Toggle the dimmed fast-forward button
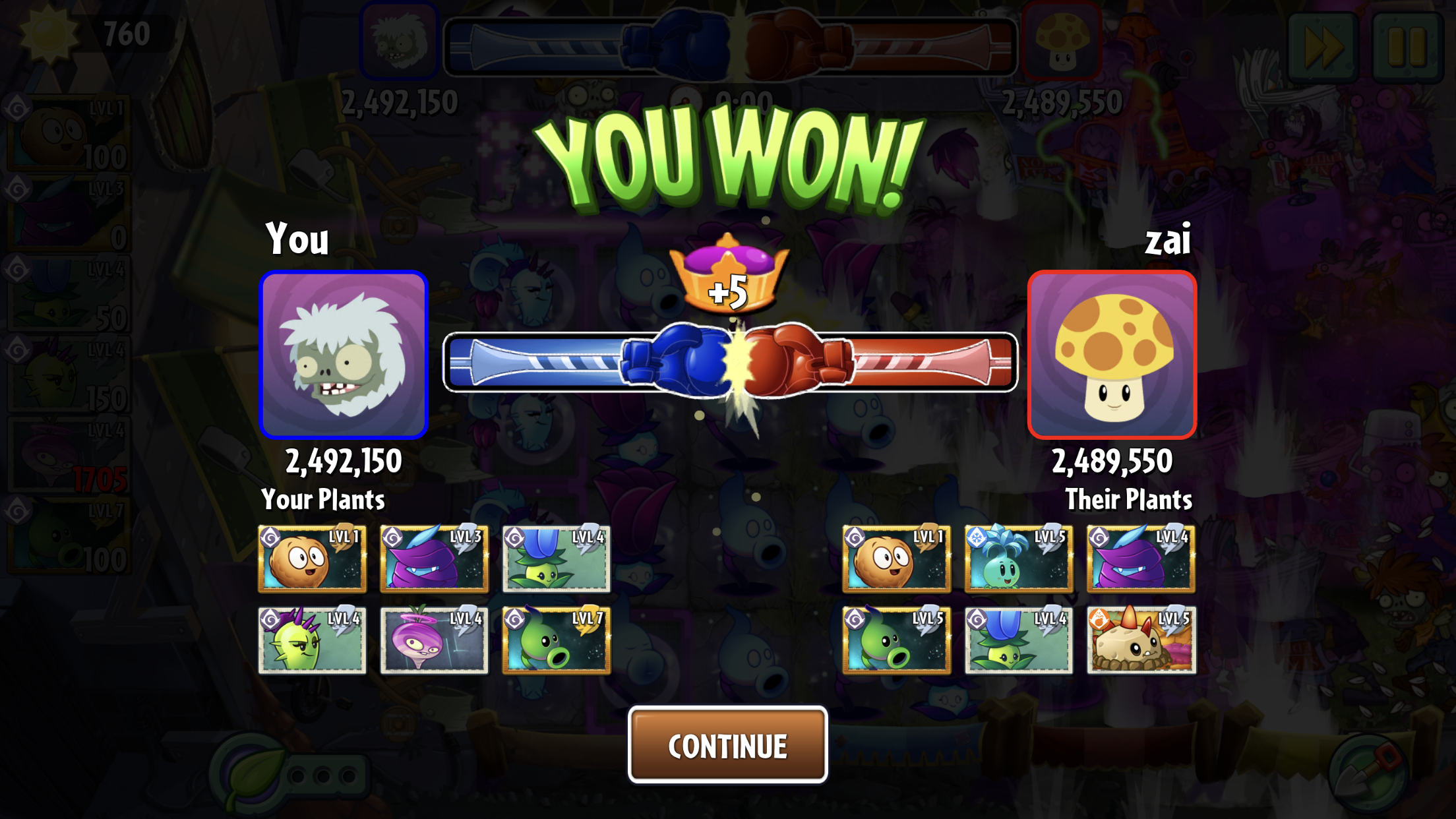The height and width of the screenshot is (819, 1456). (x=1323, y=46)
